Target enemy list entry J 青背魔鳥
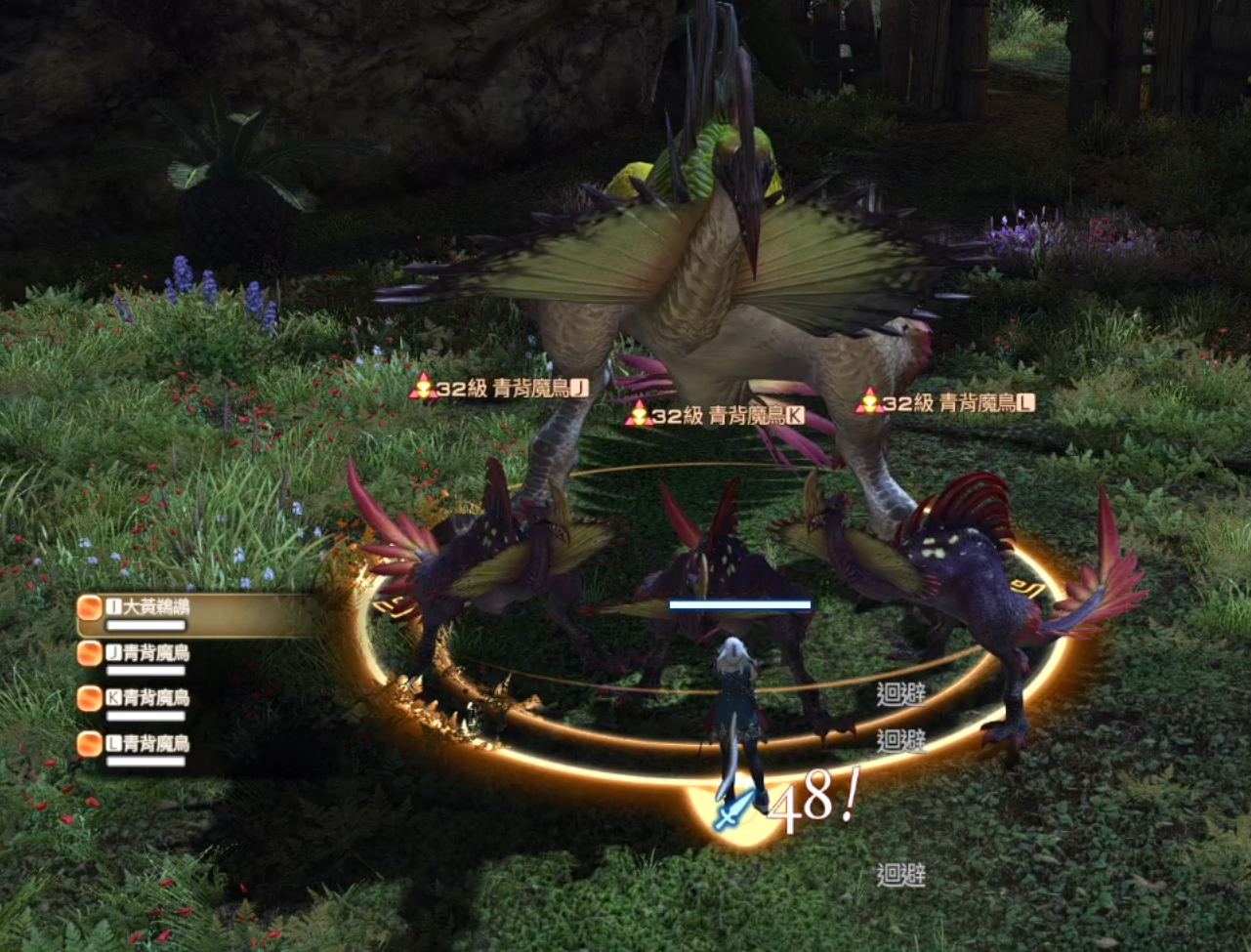Viewport: 1251px width, 952px height. tap(148, 653)
